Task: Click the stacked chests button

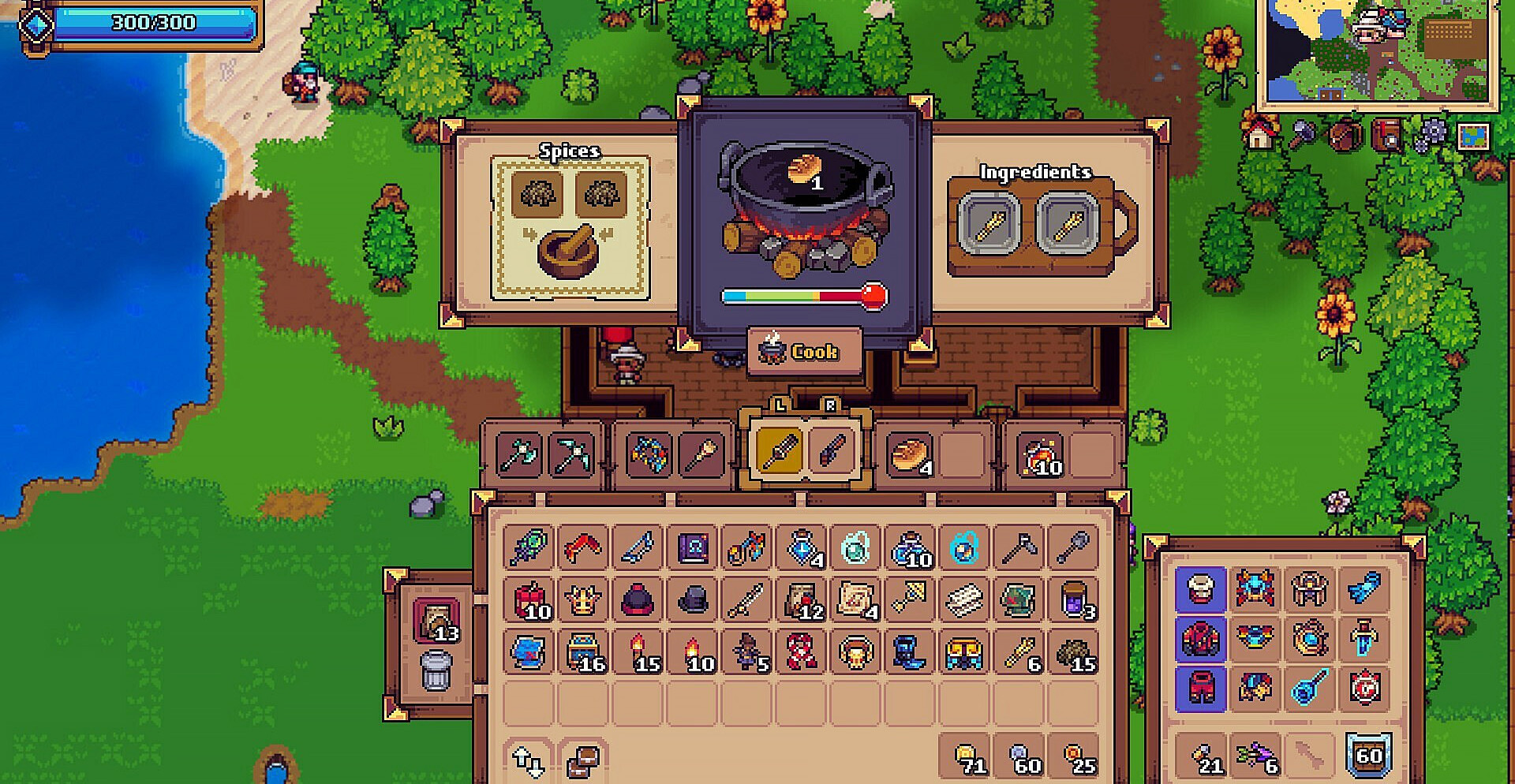Action: (584, 761)
